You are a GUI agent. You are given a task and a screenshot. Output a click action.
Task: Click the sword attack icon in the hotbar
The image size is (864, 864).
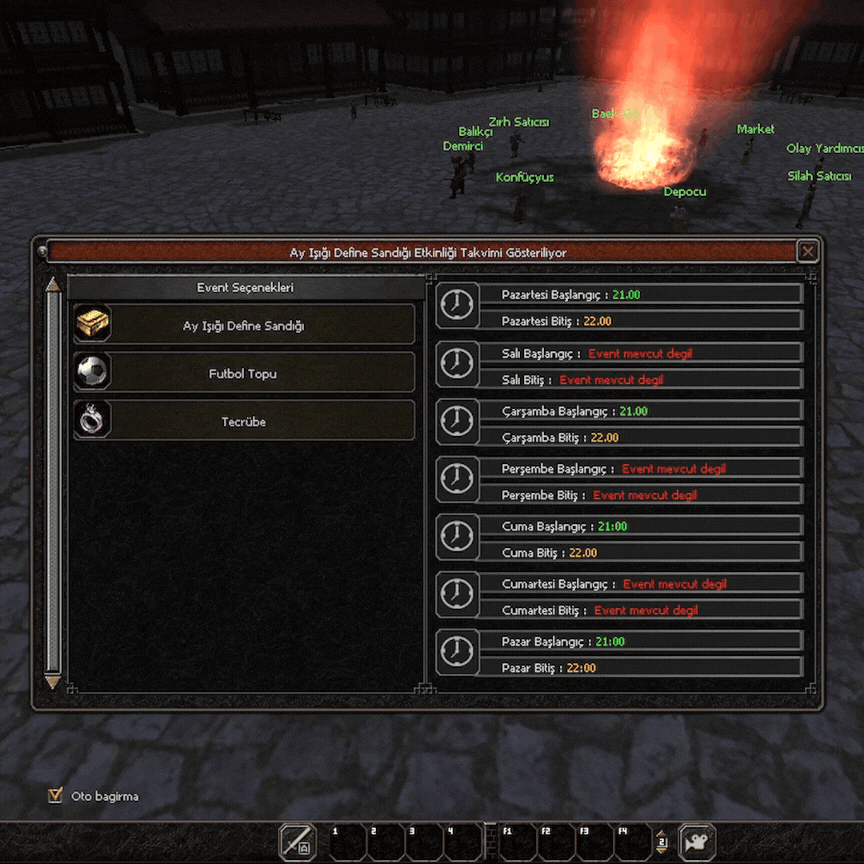297,843
